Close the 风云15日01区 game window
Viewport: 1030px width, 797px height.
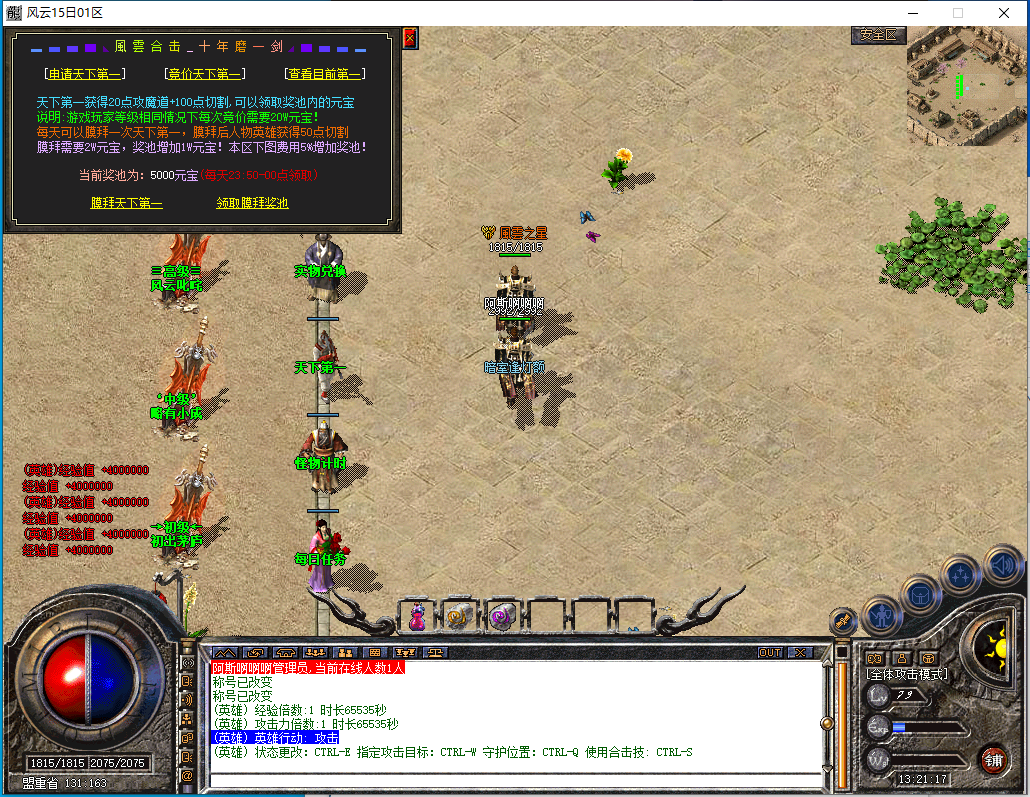pos(1004,13)
